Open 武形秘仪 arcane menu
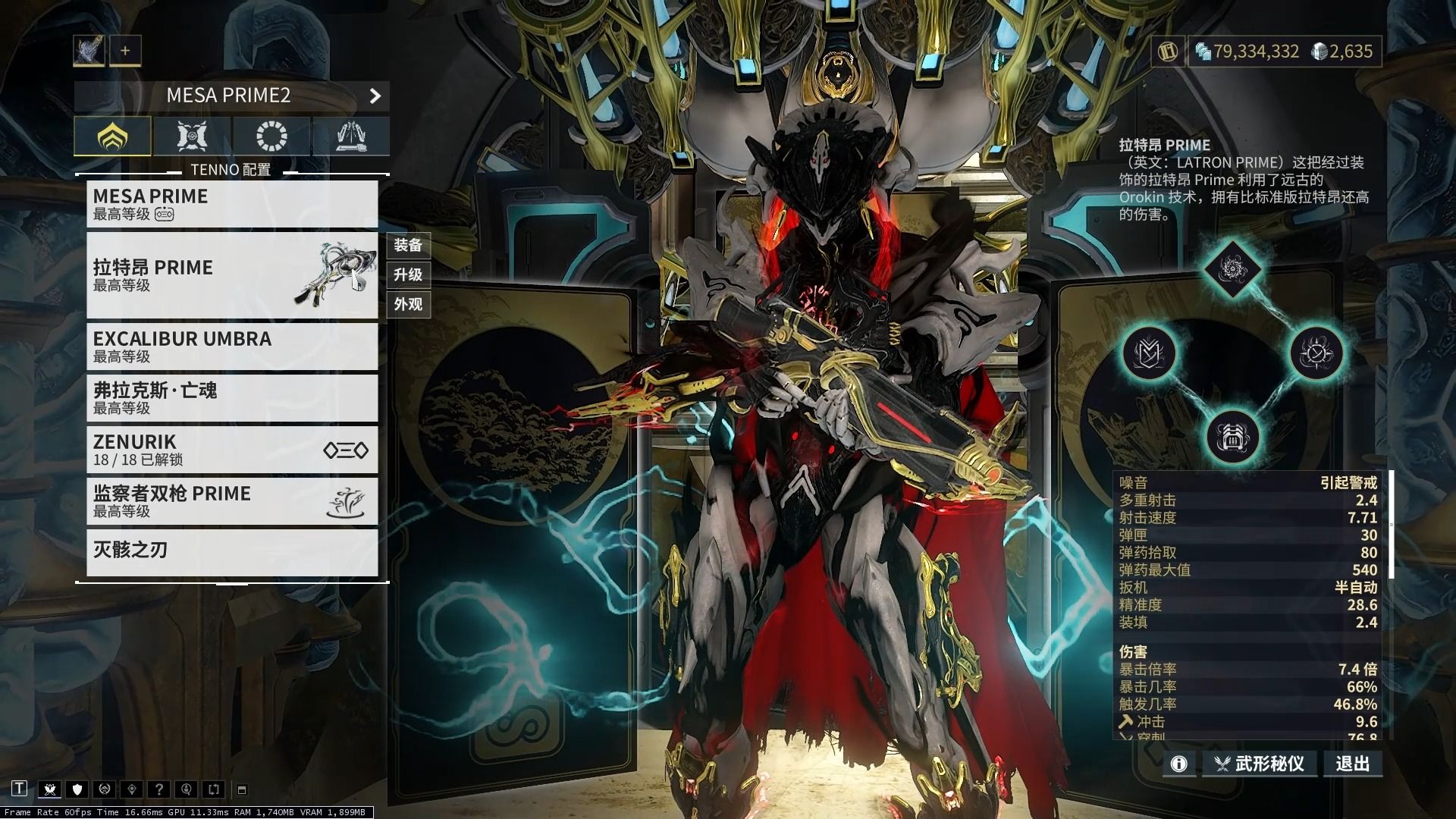Viewport: 1456px width, 819px height. (1260, 764)
